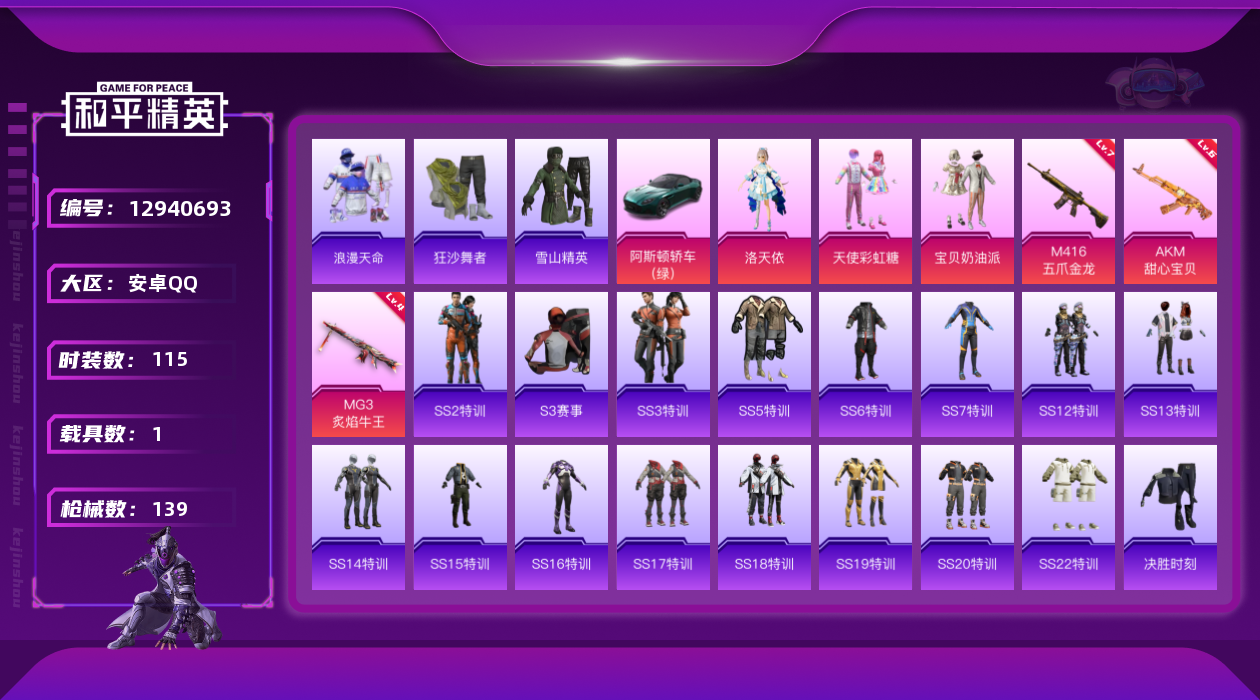Choose the SS5特训 outfit card
The width and height of the screenshot is (1260, 700).
(x=764, y=364)
